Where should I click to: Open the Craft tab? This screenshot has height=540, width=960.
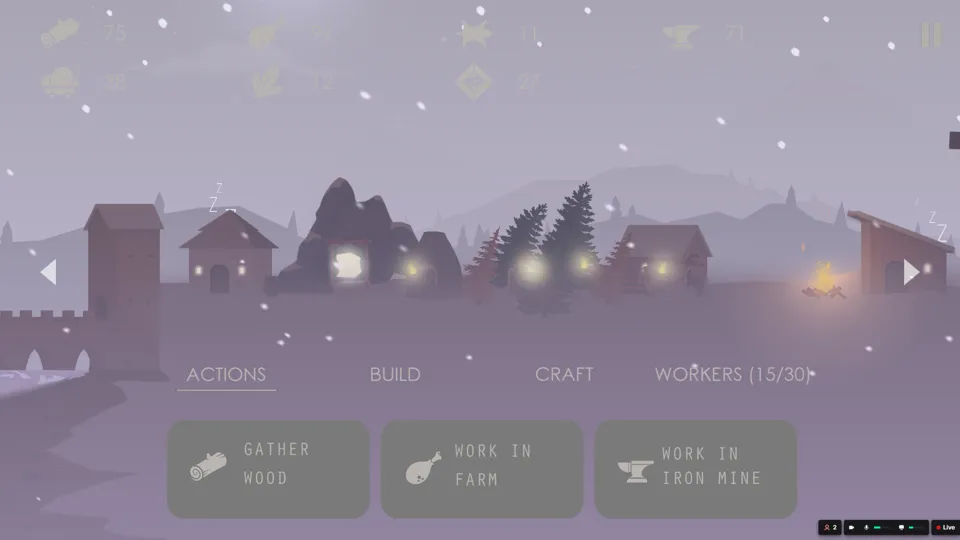click(564, 375)
